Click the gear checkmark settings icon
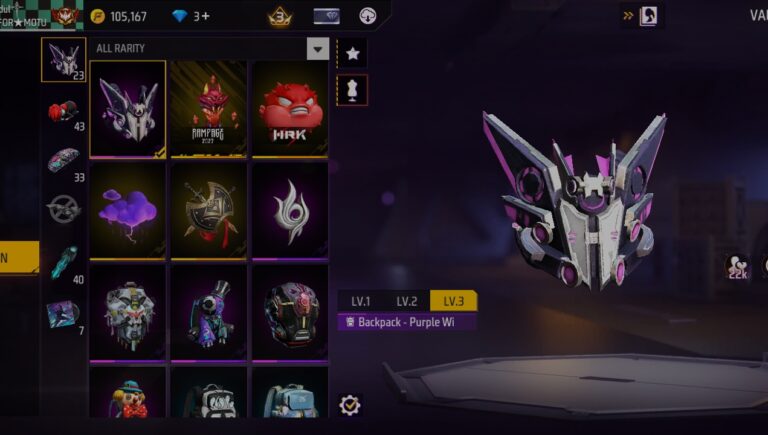Viewport: 768px width, 435px height. pos(350,405)
